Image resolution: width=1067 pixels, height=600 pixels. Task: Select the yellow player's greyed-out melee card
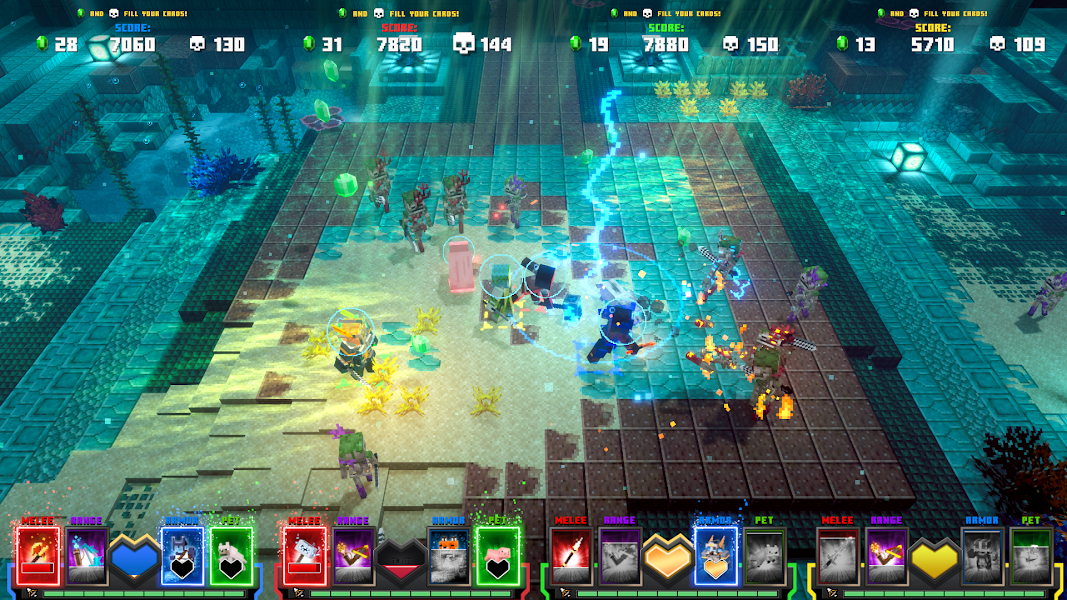(x=839, y=556)
